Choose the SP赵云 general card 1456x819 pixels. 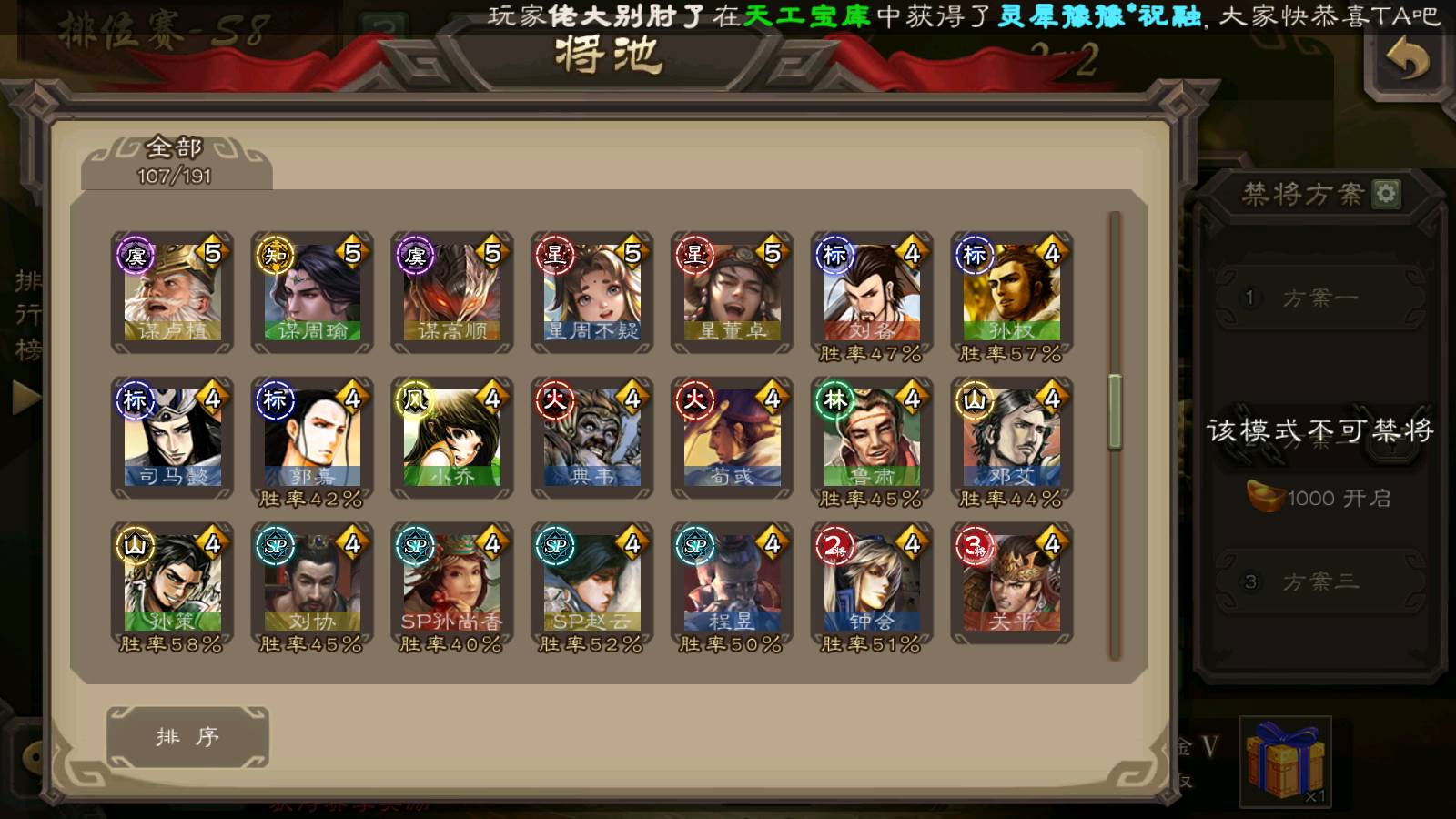pyautogui.click(x=592, y=584)
